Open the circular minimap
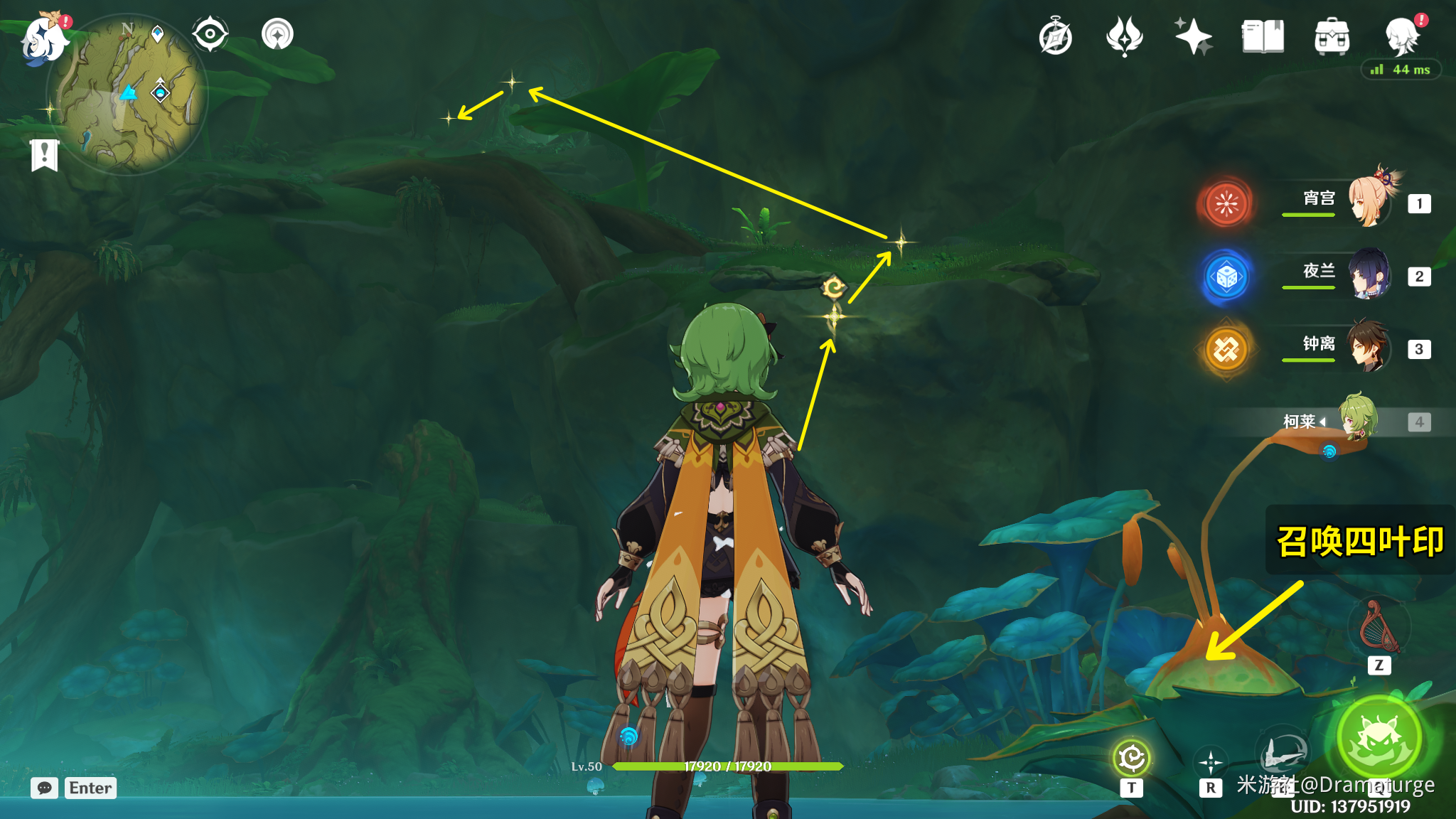Screen dimensions: 1456x819 pos(127,95)
